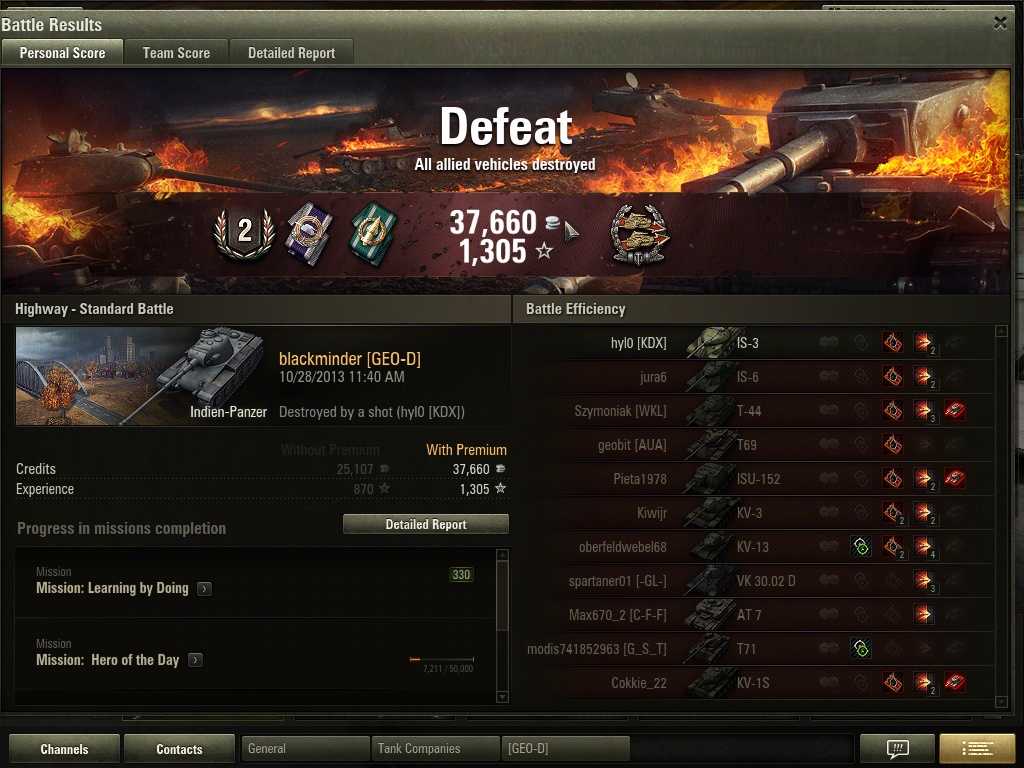The width and height of the screenshot is (1024, 768).
Task: Click the mastery badge medal with number 2
Action: [x=244, y=232]
